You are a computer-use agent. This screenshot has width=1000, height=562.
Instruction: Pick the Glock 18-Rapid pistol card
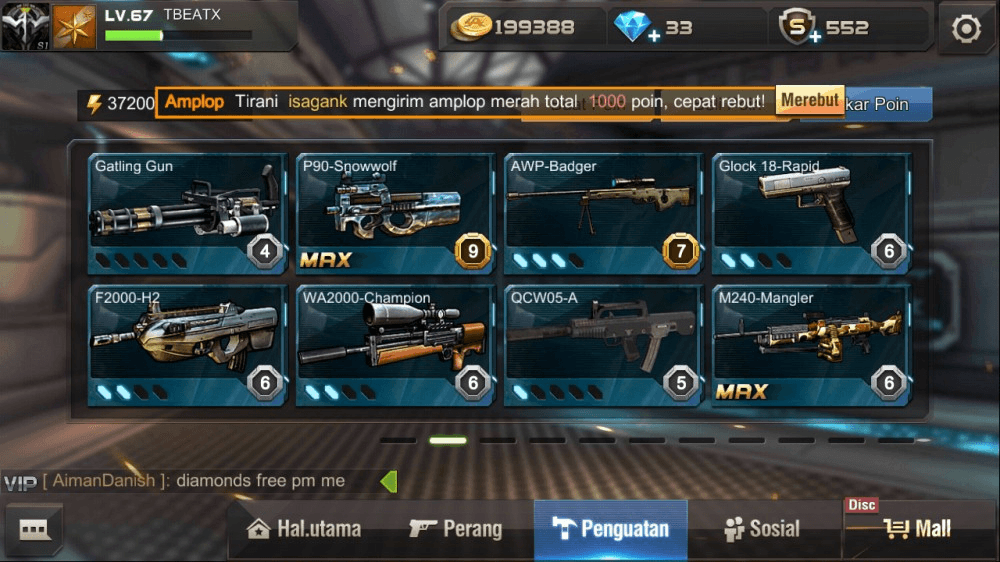pyautogui.click(x=811, y=213)
